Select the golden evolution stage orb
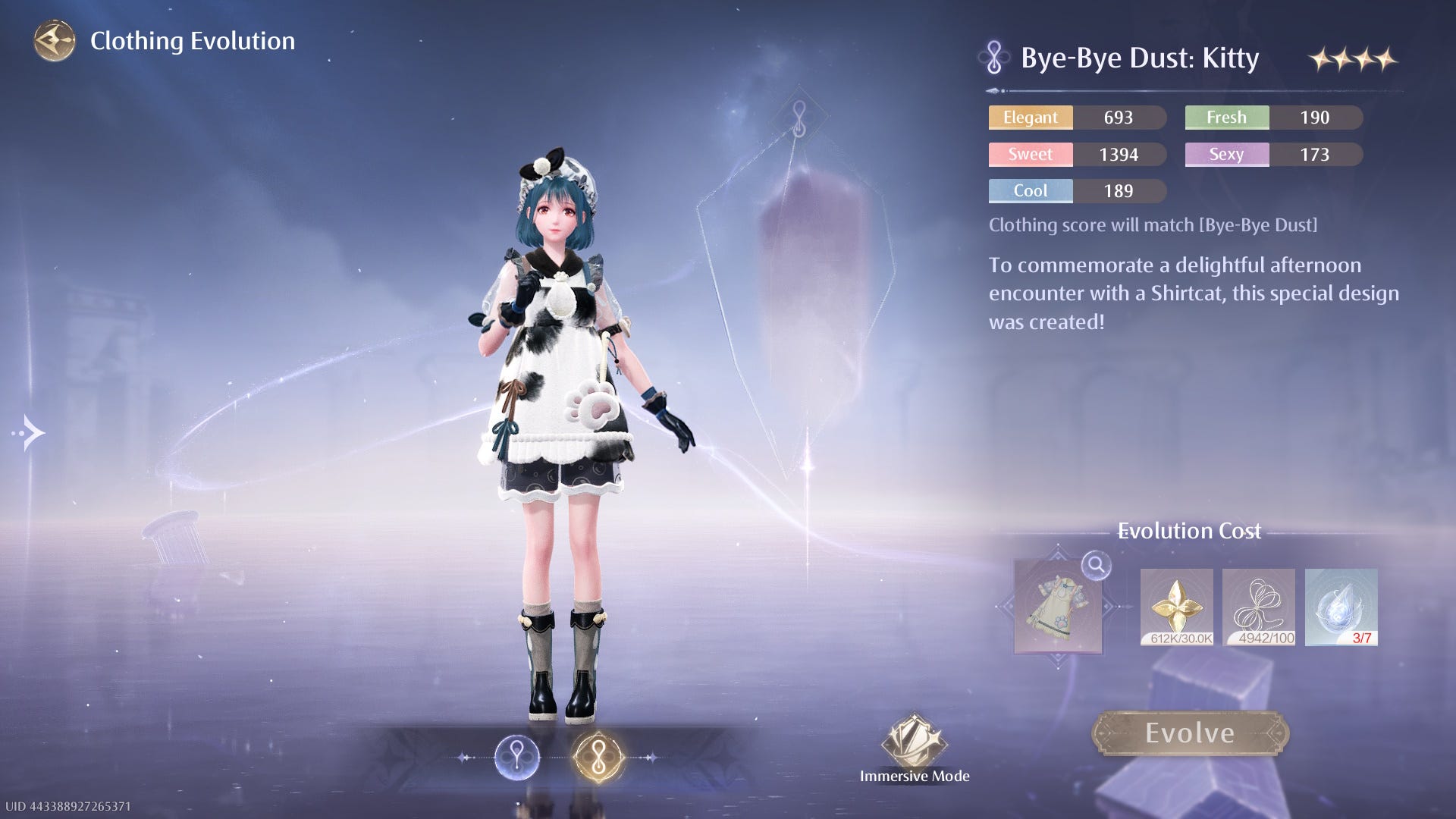This screenshot has width=1456, height=819. 598,757
